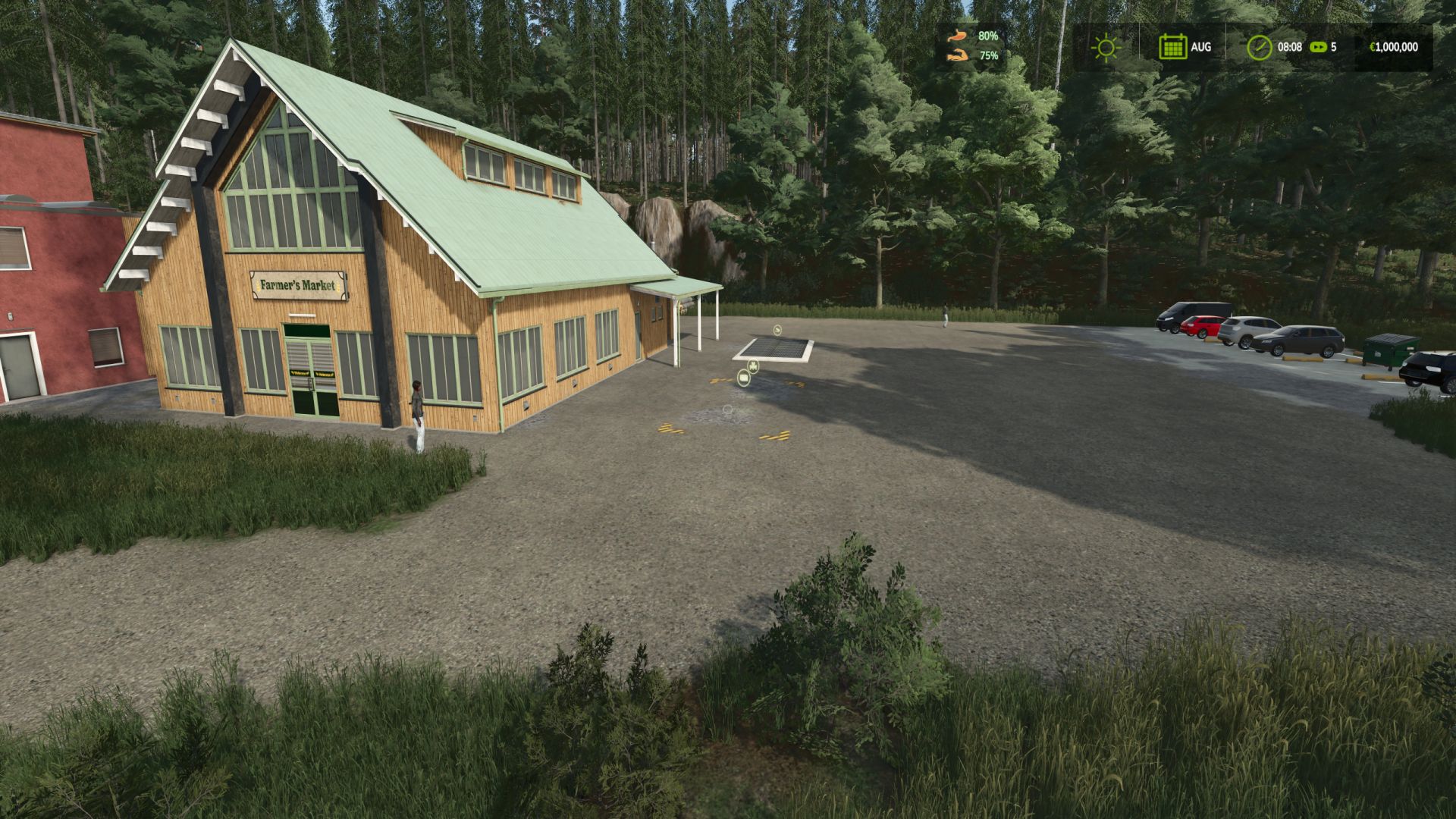Click the faint circular marker on the ground
1456x819 pixels.
coord(727,409)
